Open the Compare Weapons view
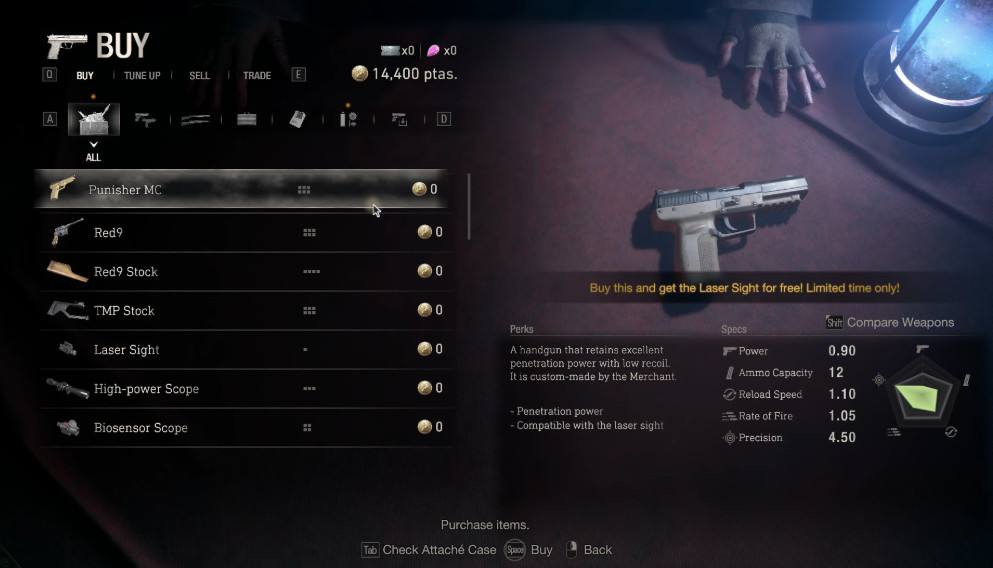The image size is (993, 568). (890, 322)
